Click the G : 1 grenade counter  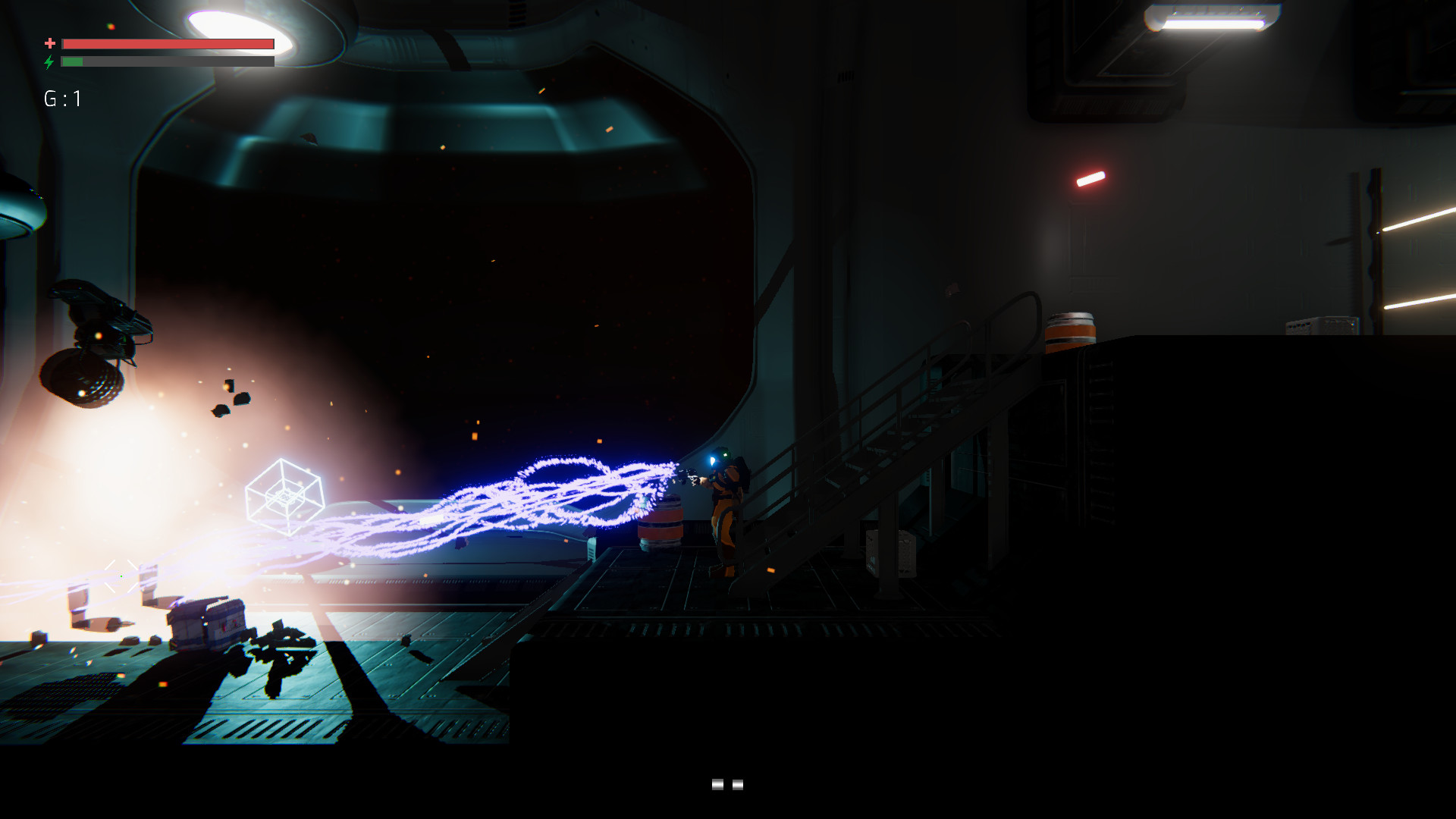(62, 97)
